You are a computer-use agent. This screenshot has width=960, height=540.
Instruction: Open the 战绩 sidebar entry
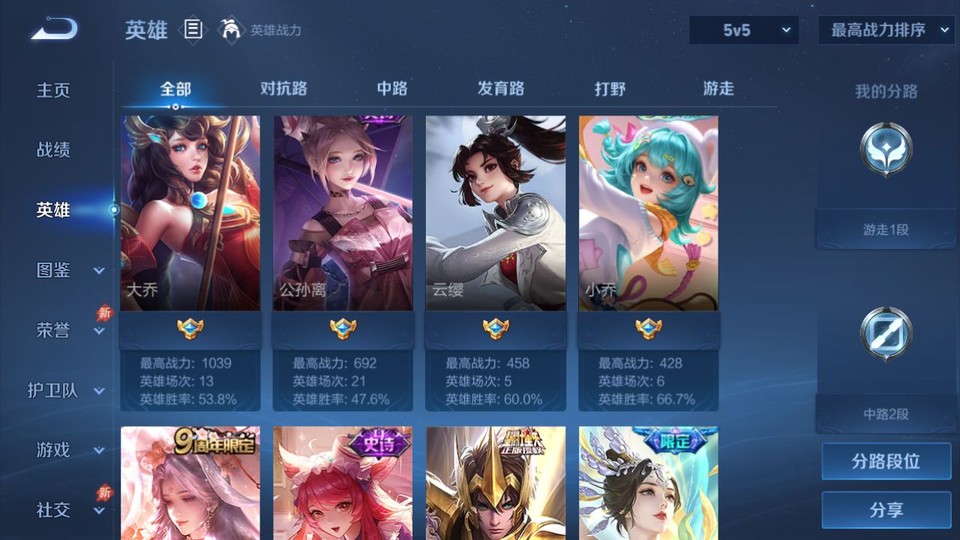tap(54, 150)
